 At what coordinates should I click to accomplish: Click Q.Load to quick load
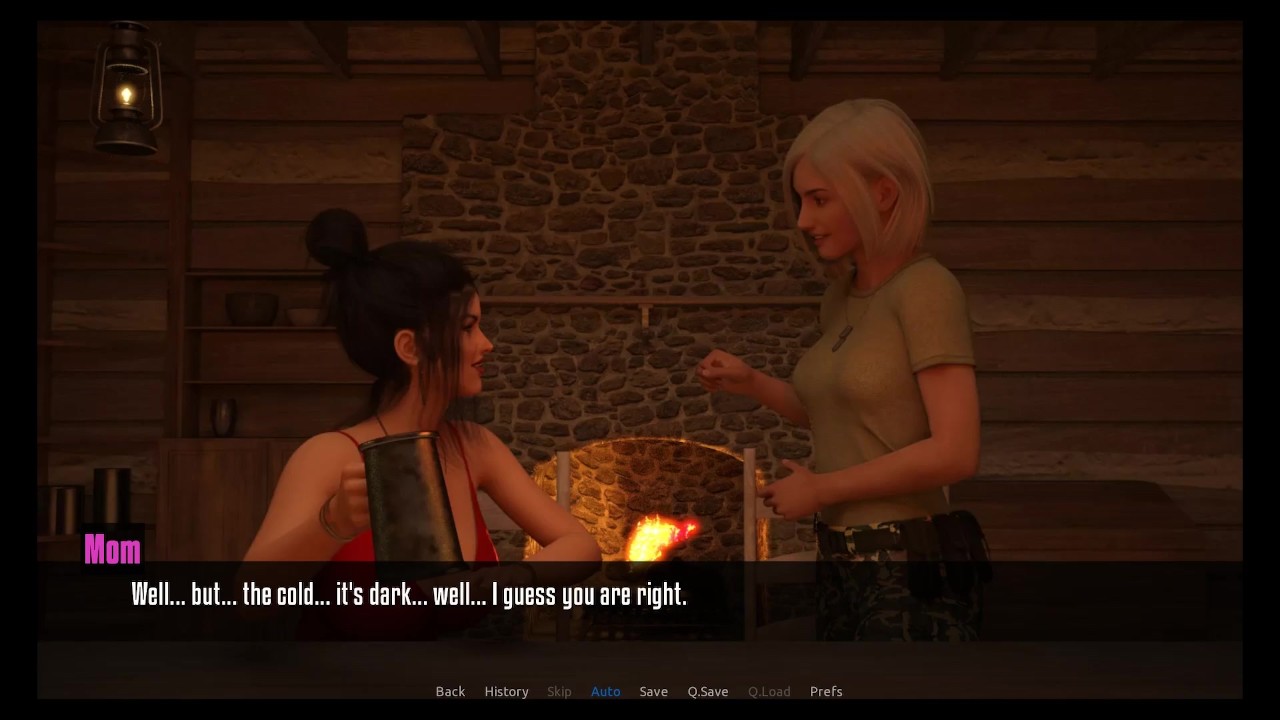click(768, 691)
